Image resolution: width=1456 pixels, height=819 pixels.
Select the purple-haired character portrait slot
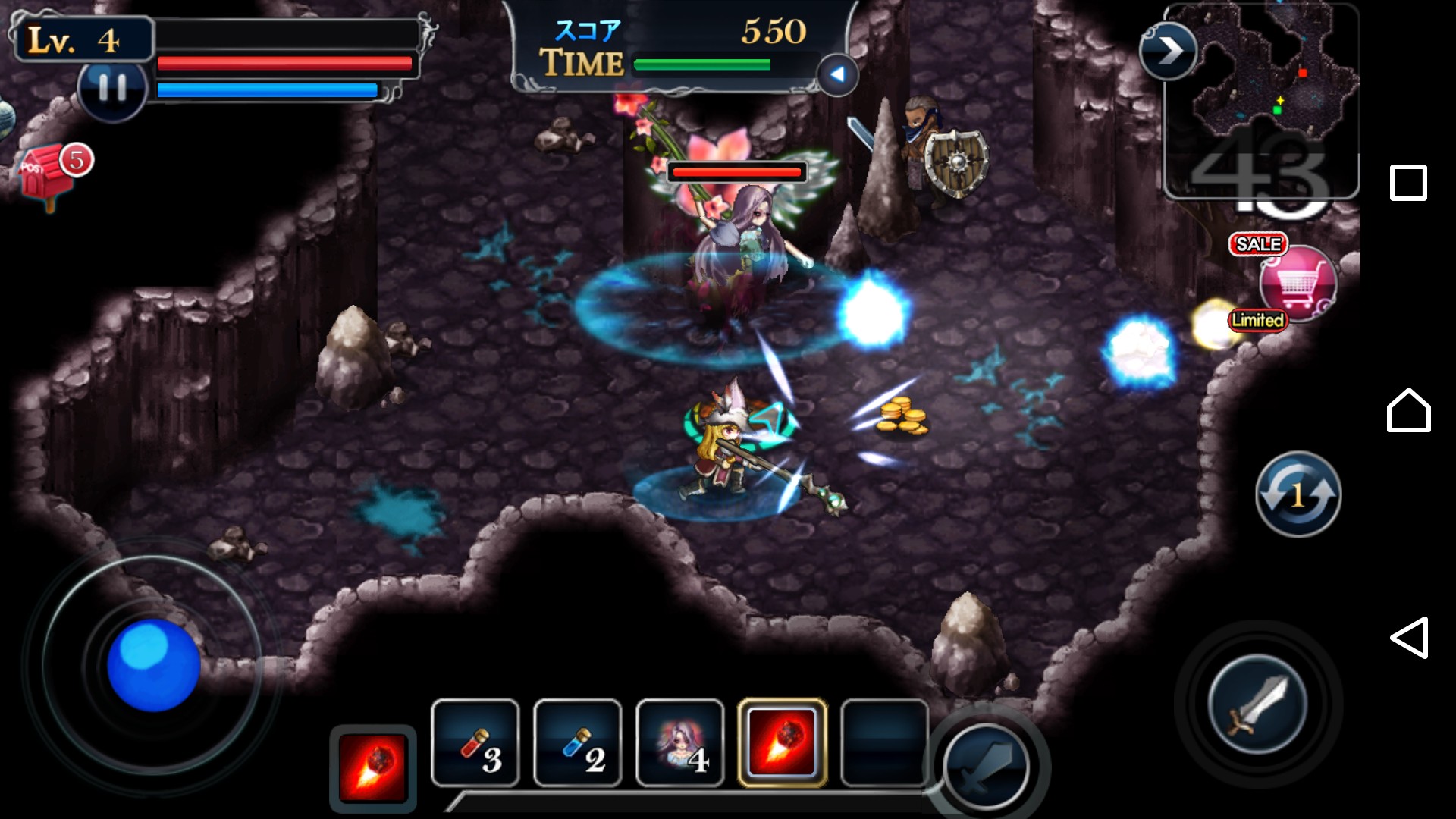[680, 743]
